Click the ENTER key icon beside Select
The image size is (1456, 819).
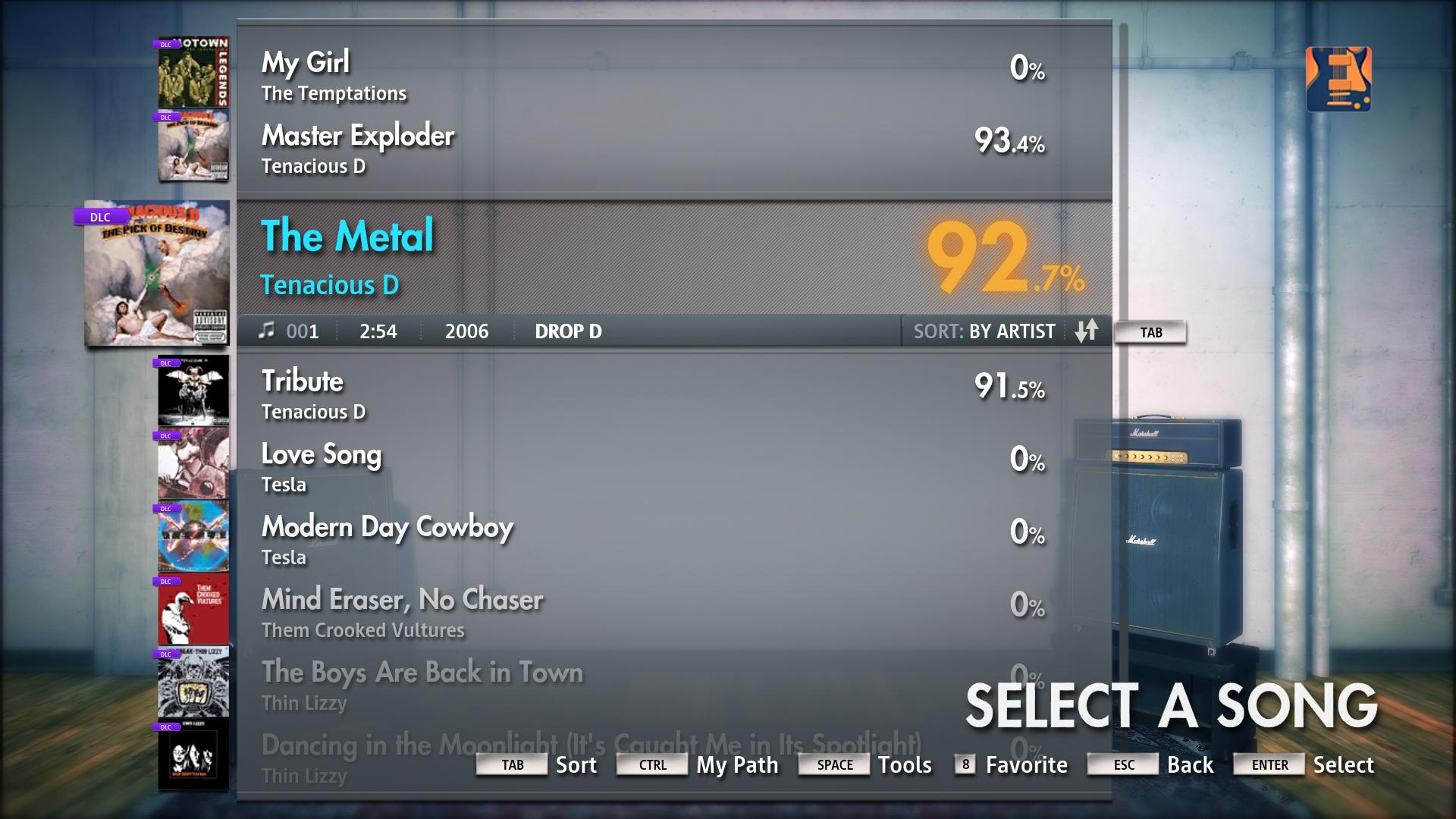[x=1267, y=765]
